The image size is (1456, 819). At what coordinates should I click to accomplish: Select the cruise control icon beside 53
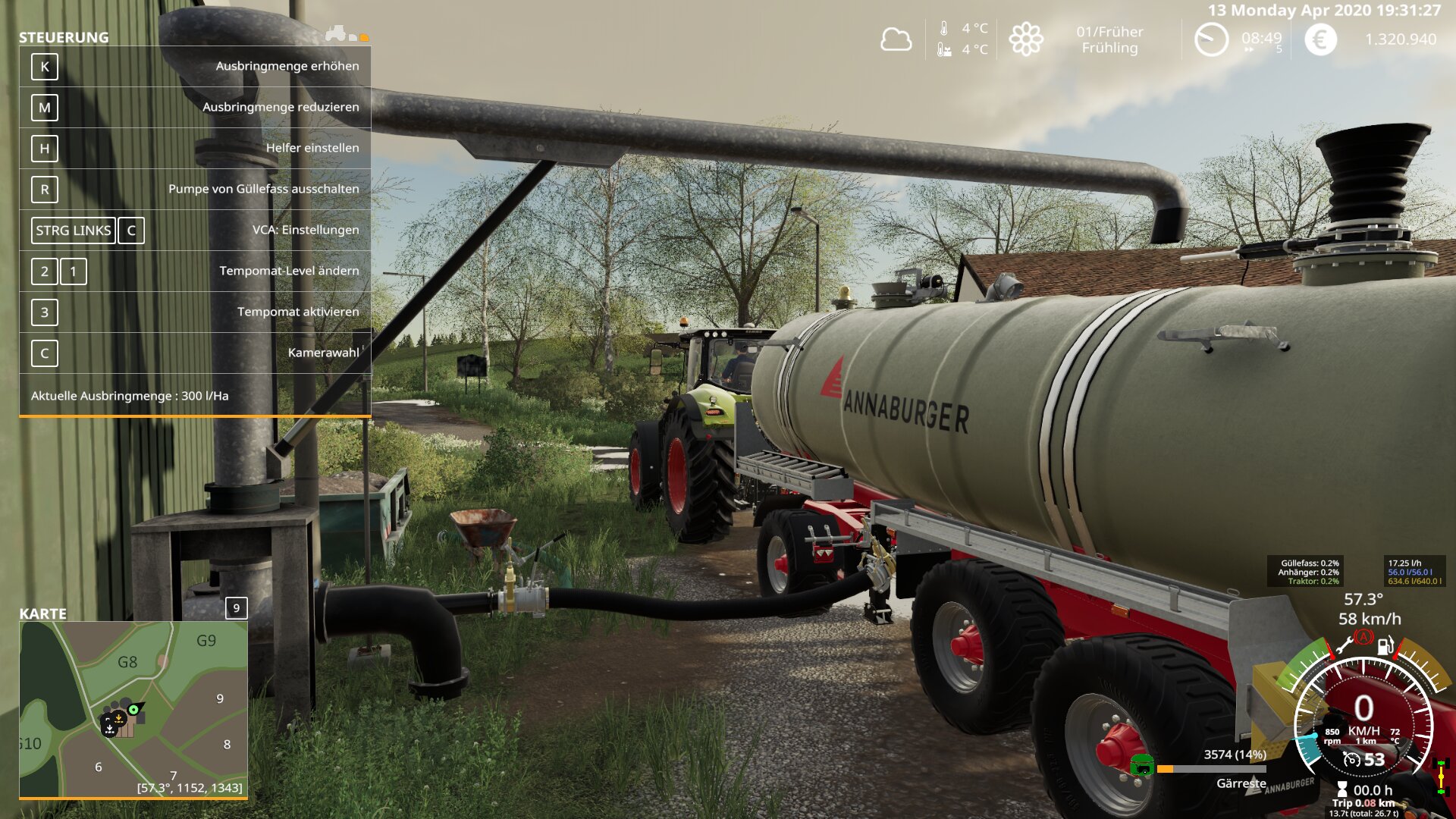(x=1351, y=759)
